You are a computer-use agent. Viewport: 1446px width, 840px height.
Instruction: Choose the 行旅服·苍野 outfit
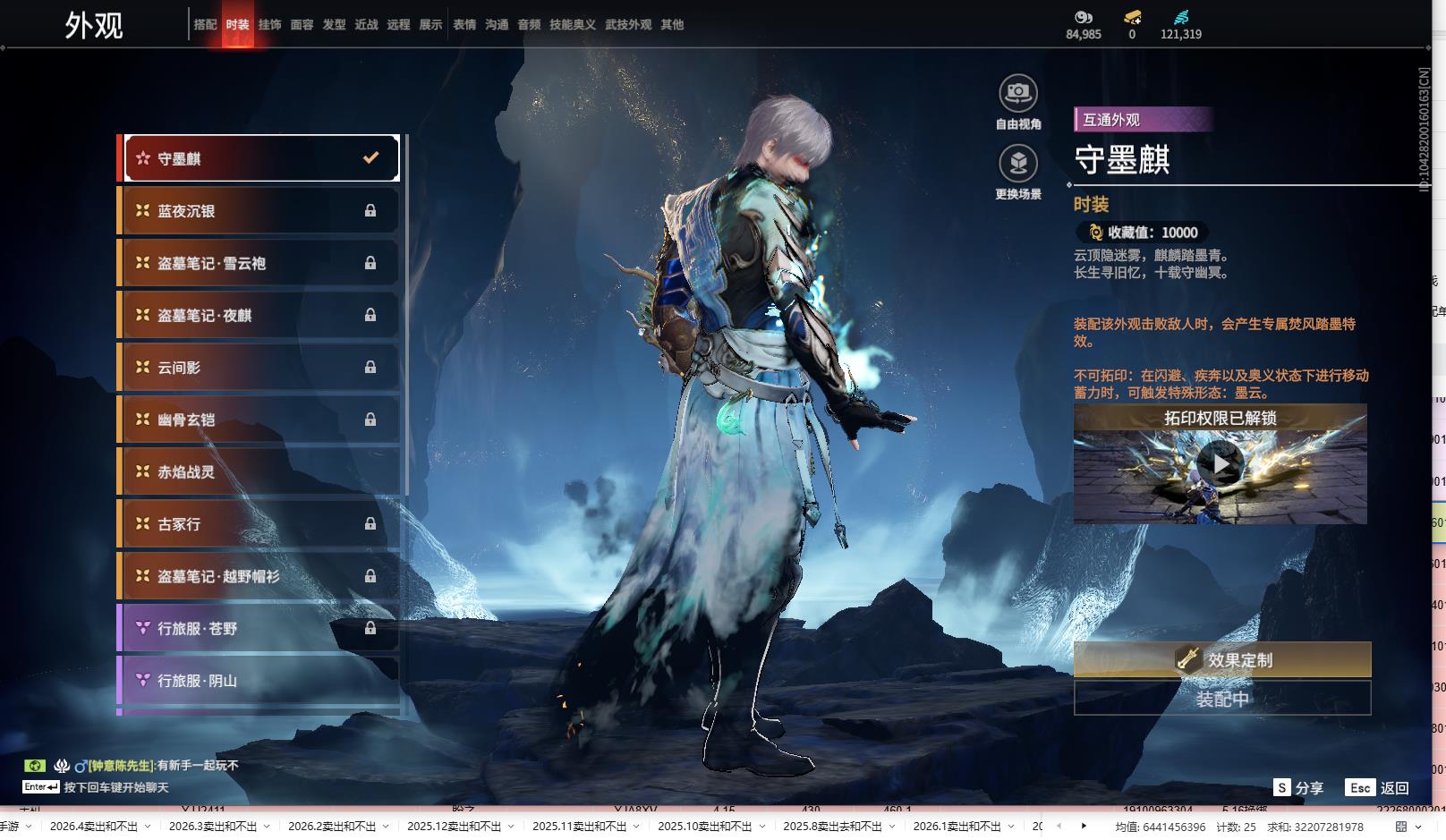(x=259, y=629)
